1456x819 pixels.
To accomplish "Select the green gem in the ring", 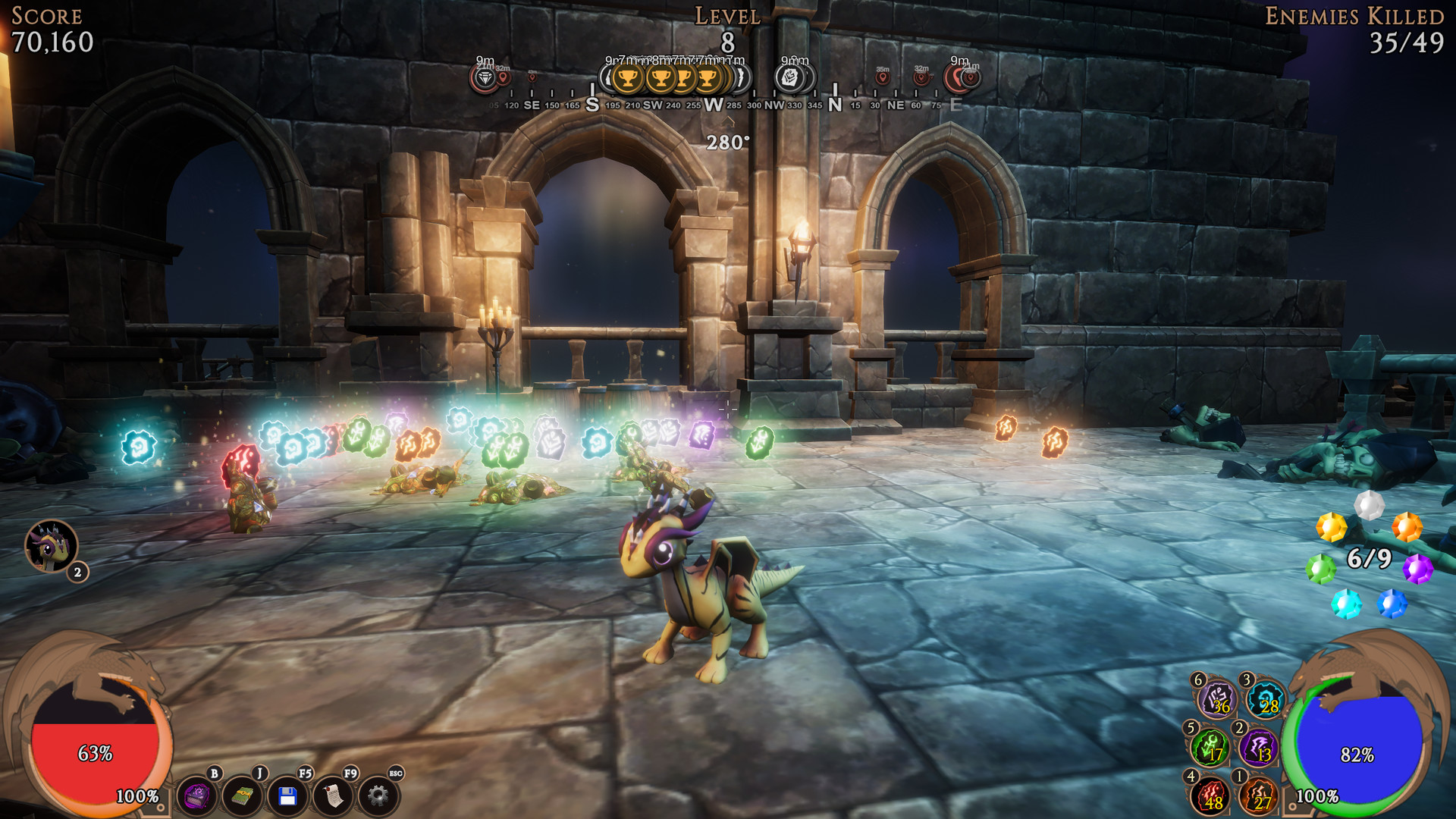I will tap(1320, 568).
